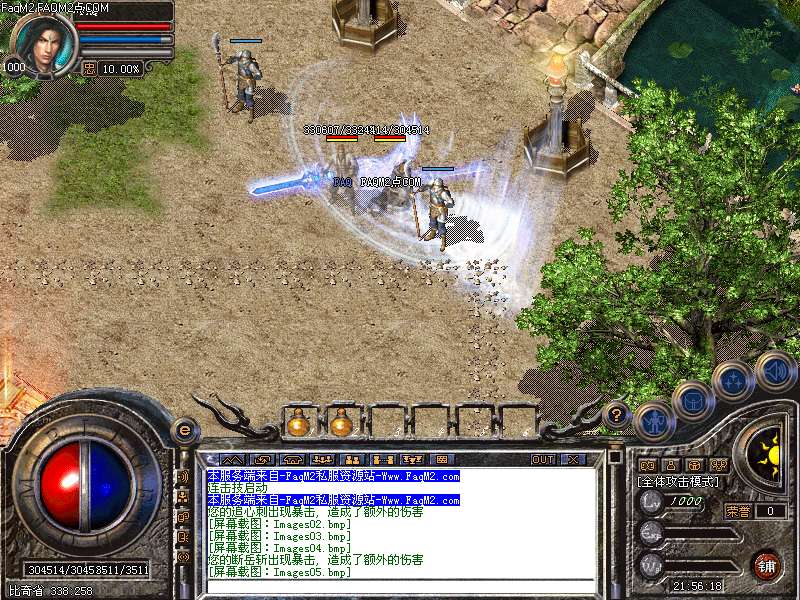Click the OUT button above chat
This screenshot has width=800, height=600.
pos(542,459)
